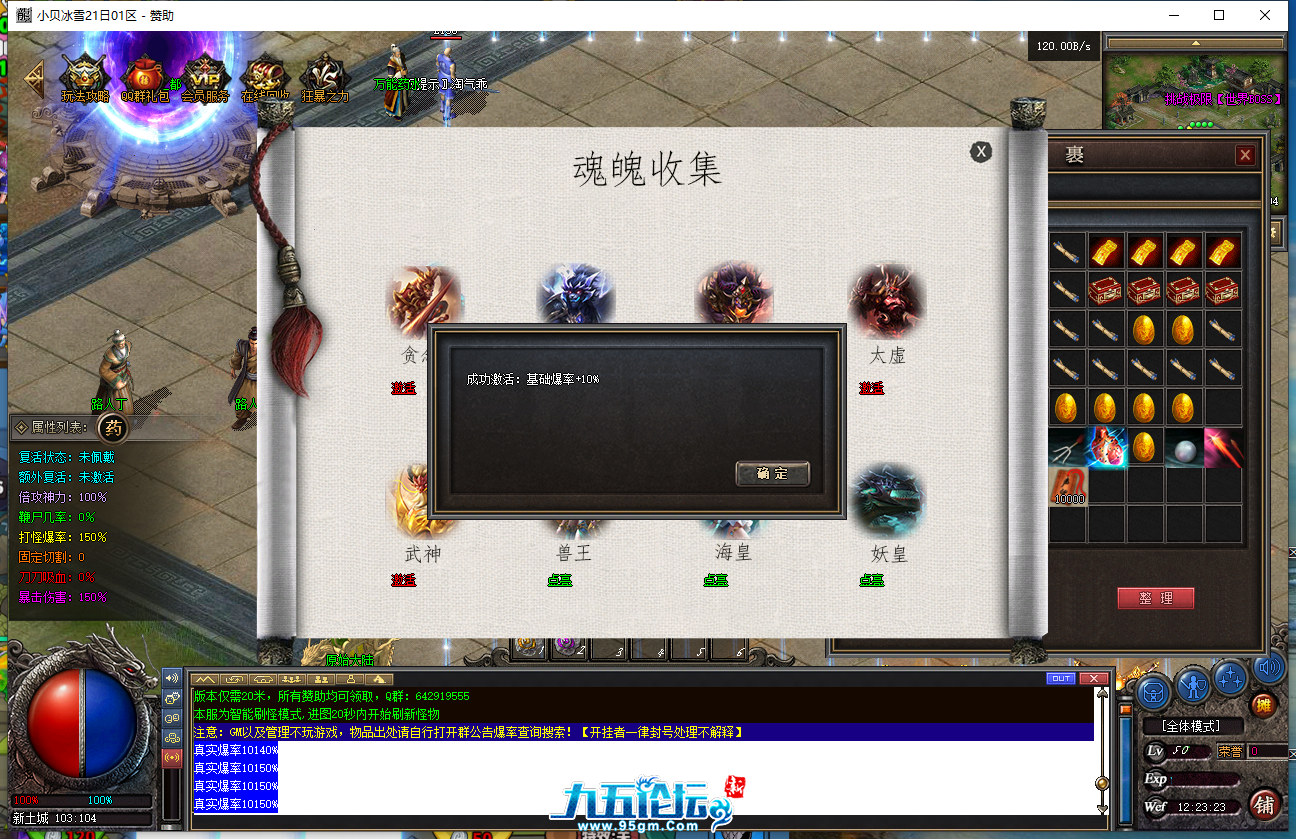
Task: Toggle the 药 quick-potion button
Action: pos(112,428)
